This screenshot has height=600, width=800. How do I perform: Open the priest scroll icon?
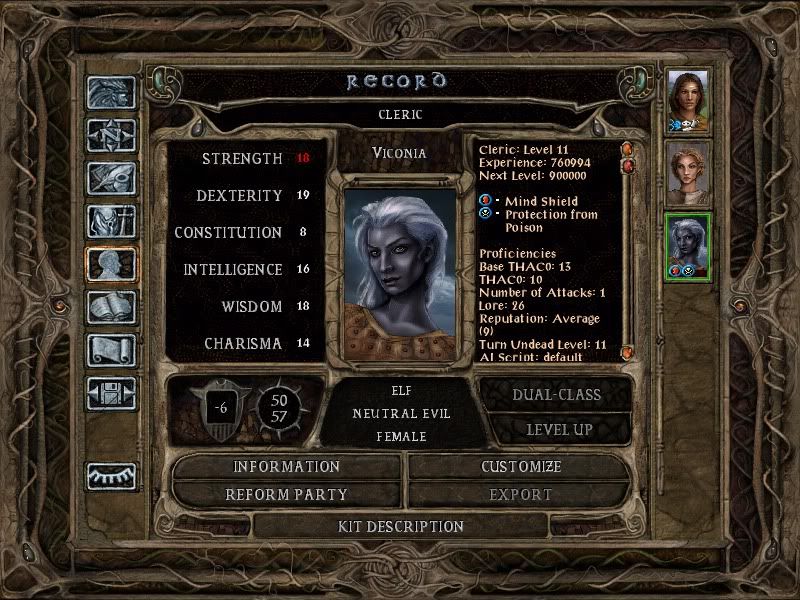tap(111, 350)
